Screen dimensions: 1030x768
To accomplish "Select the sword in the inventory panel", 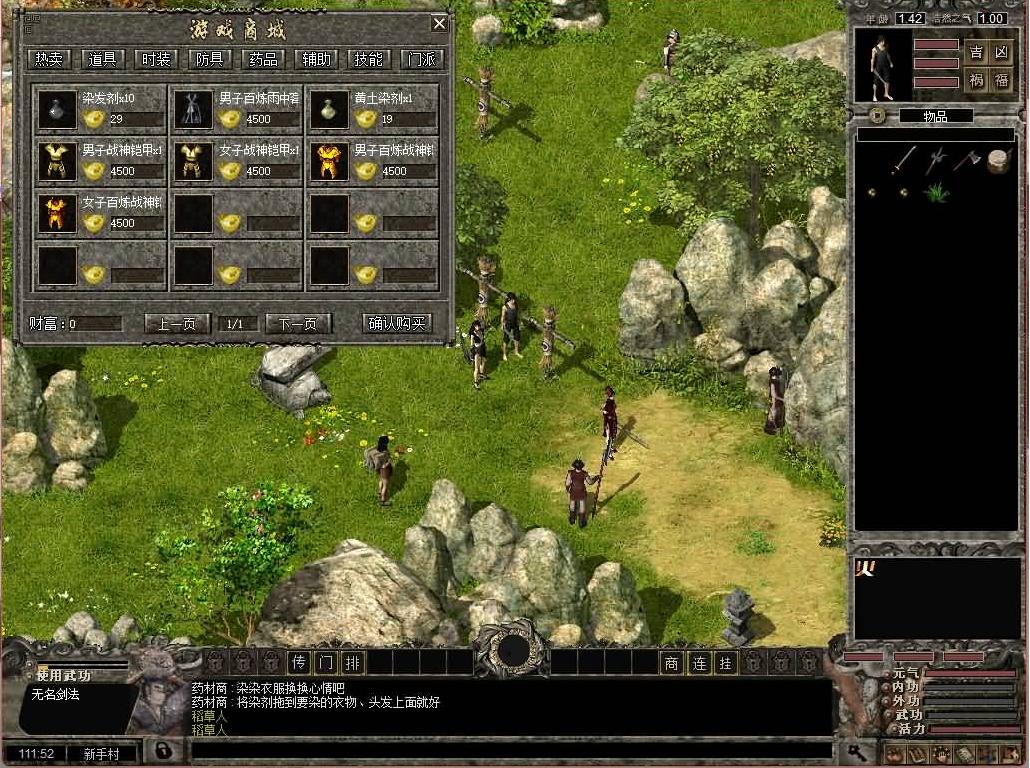I will tap(905, 158).
